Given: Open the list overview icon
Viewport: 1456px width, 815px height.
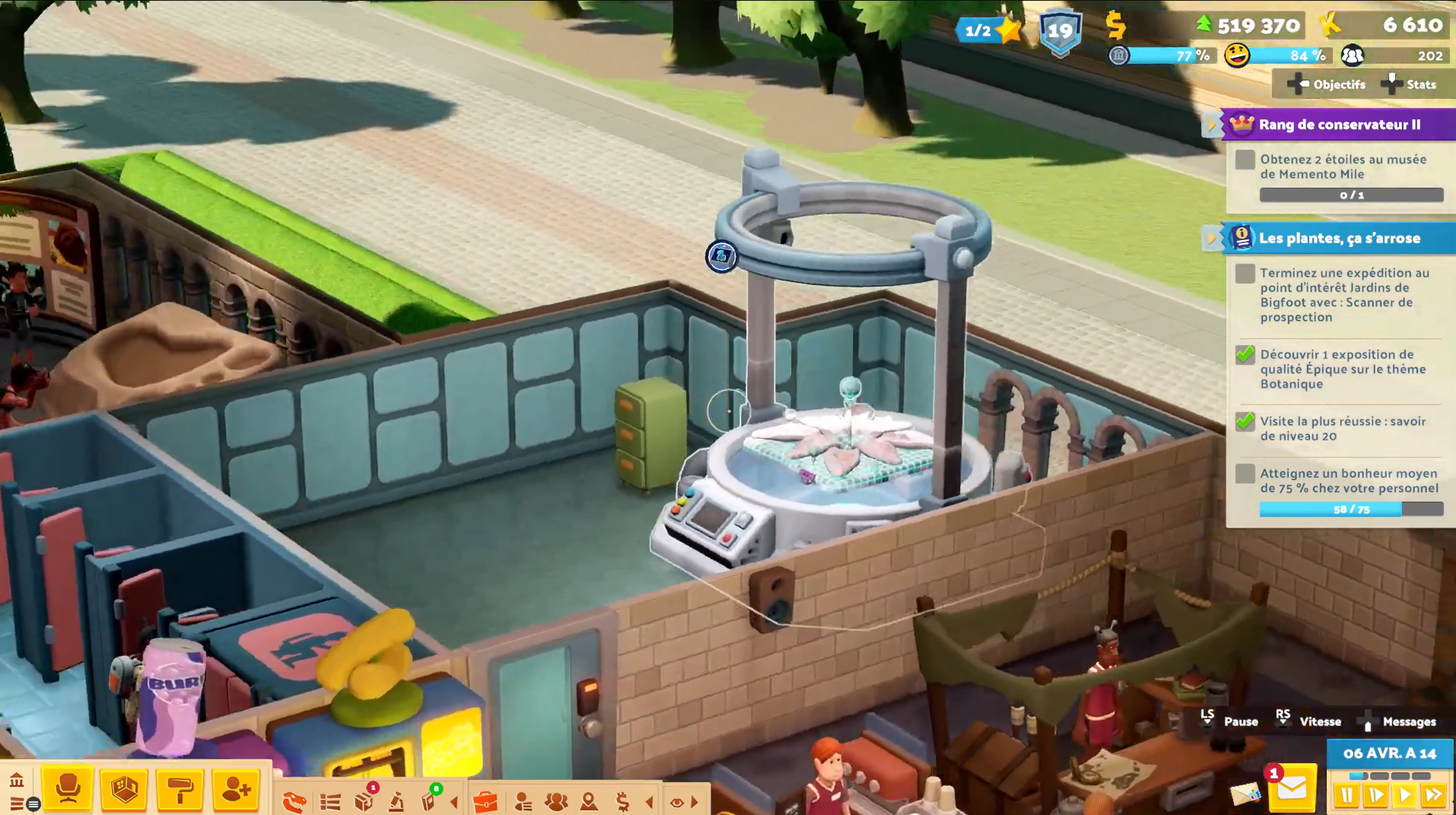Looking at the screenshot, I should click(x=330, y=802).
